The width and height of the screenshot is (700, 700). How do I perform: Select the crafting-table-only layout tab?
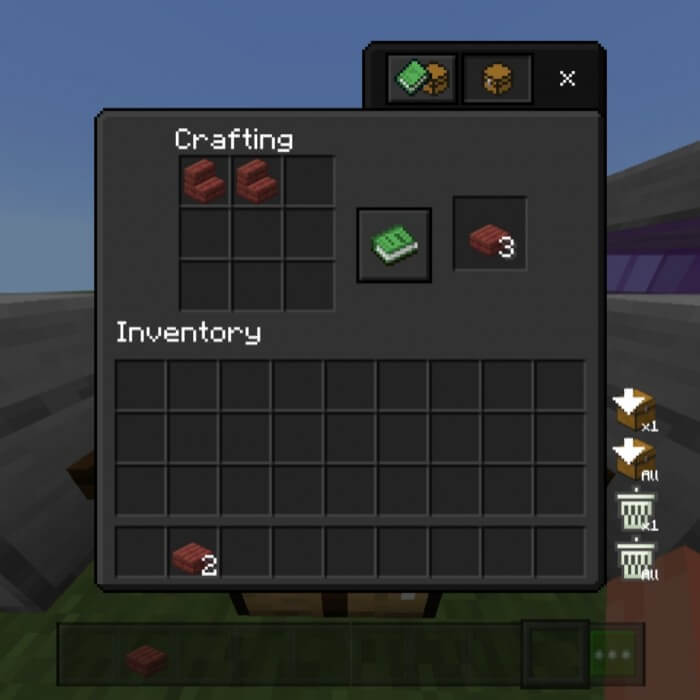pyautogui.click(x=496, y=79)
